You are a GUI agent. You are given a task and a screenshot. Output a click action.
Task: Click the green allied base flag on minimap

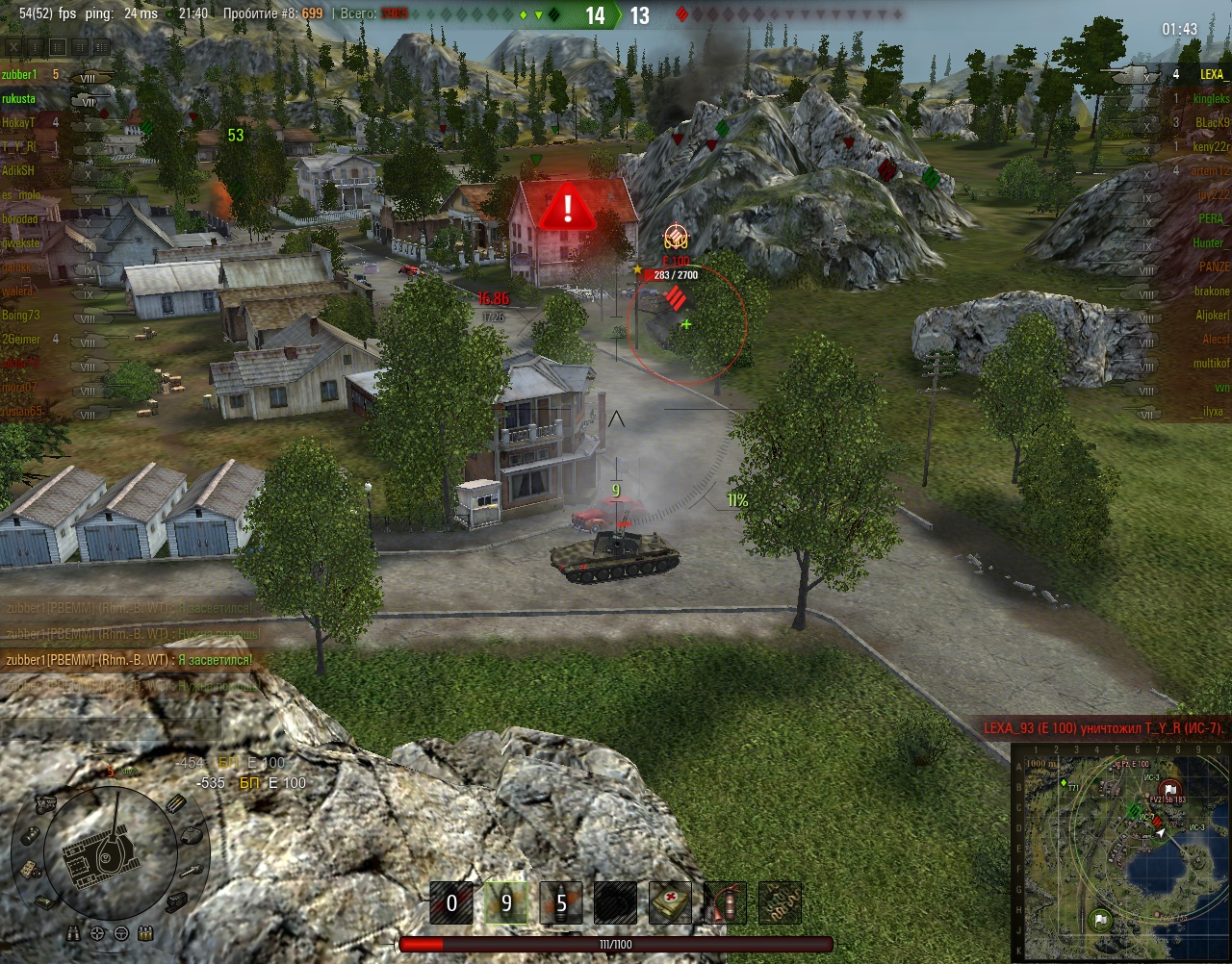(1100, 921)
